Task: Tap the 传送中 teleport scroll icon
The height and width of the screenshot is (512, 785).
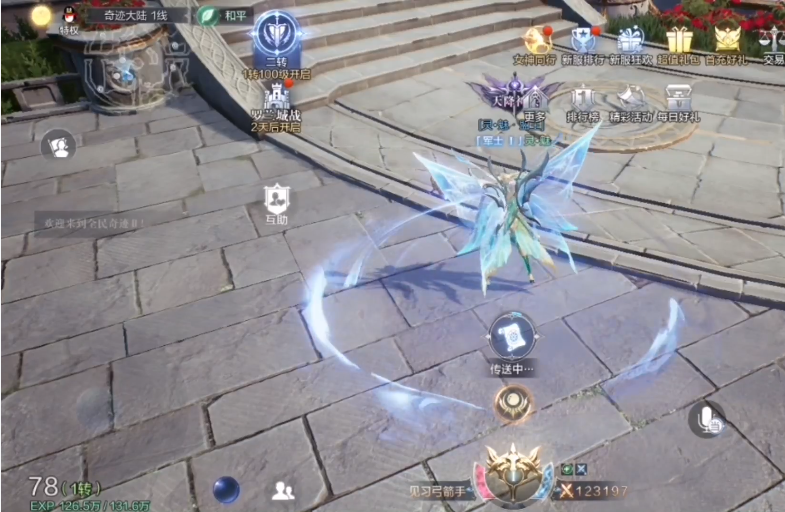Action: coord(511,337)
